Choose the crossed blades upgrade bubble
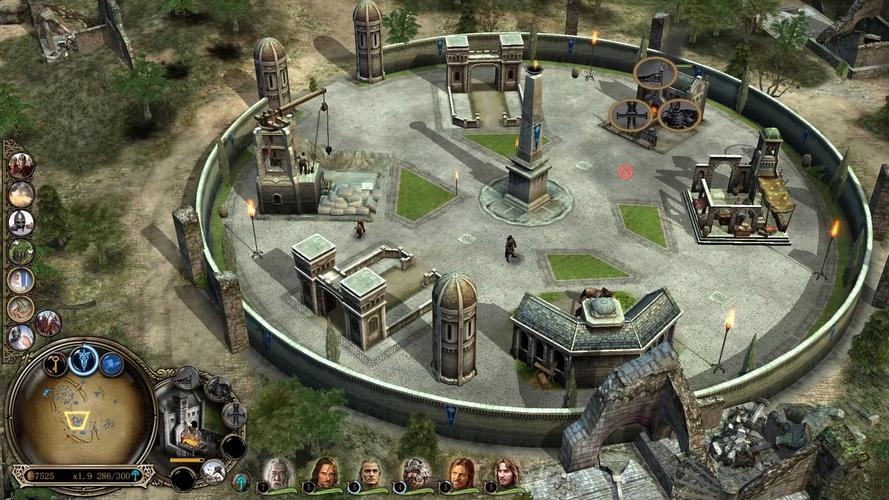The image size is (889, 500). click(630, 114)
